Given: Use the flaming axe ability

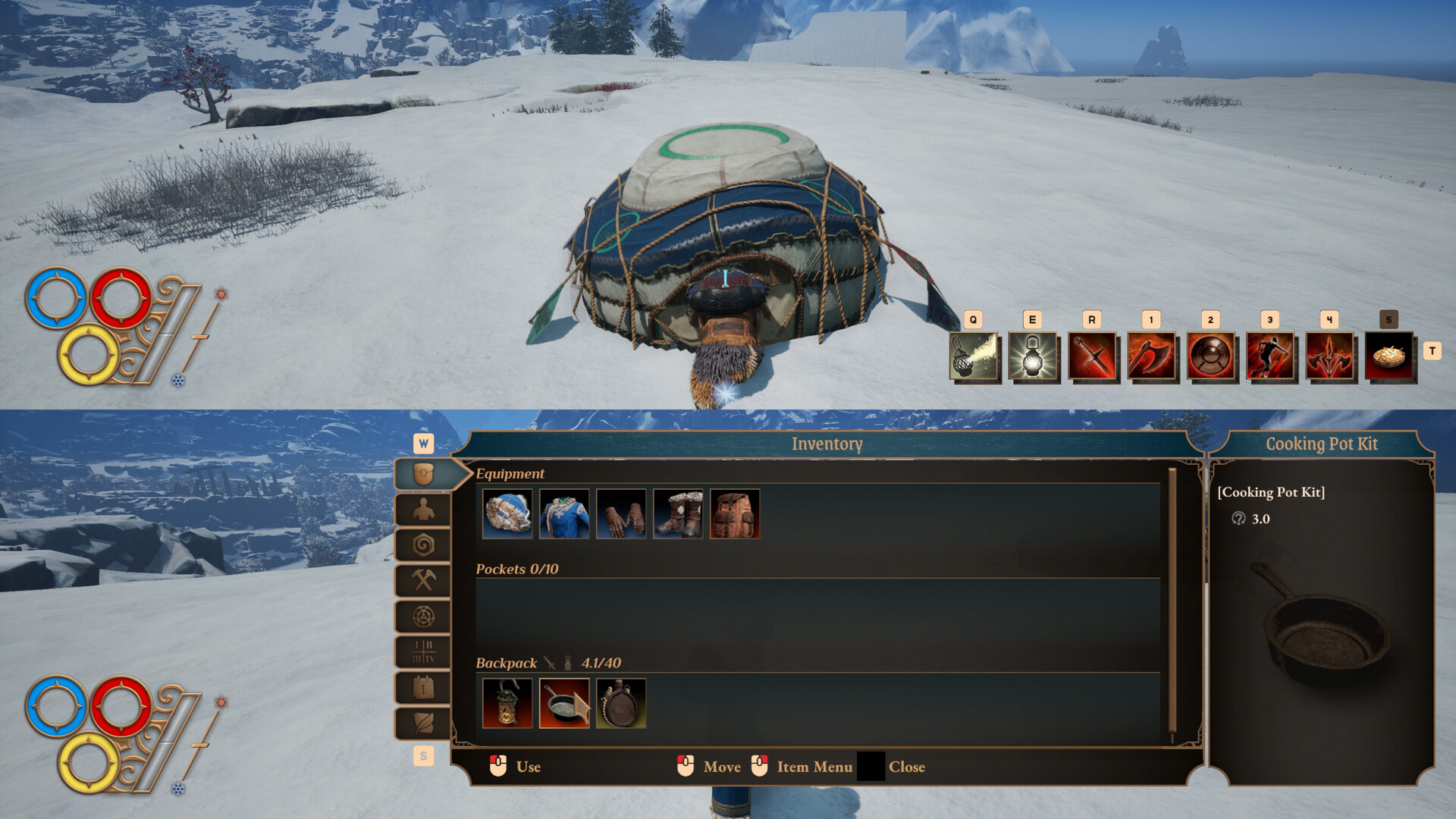Looking at the screenshot, I should (x=1151, y=356).
